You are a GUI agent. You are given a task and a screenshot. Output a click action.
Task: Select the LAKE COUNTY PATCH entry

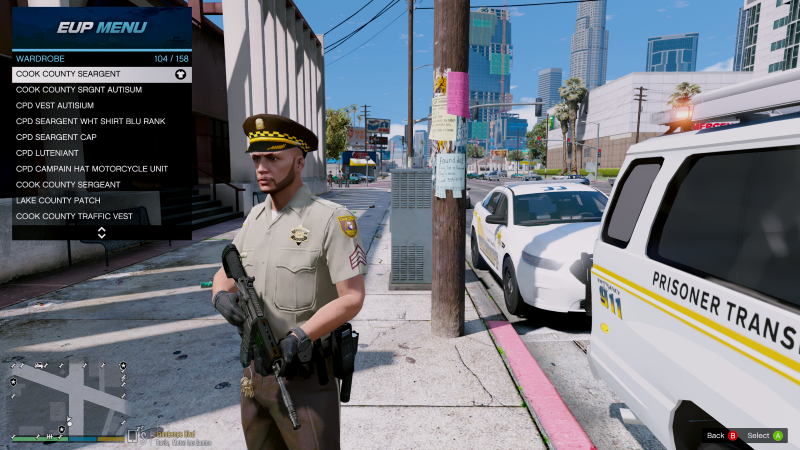pyautogui.click(x=100, y=201)
